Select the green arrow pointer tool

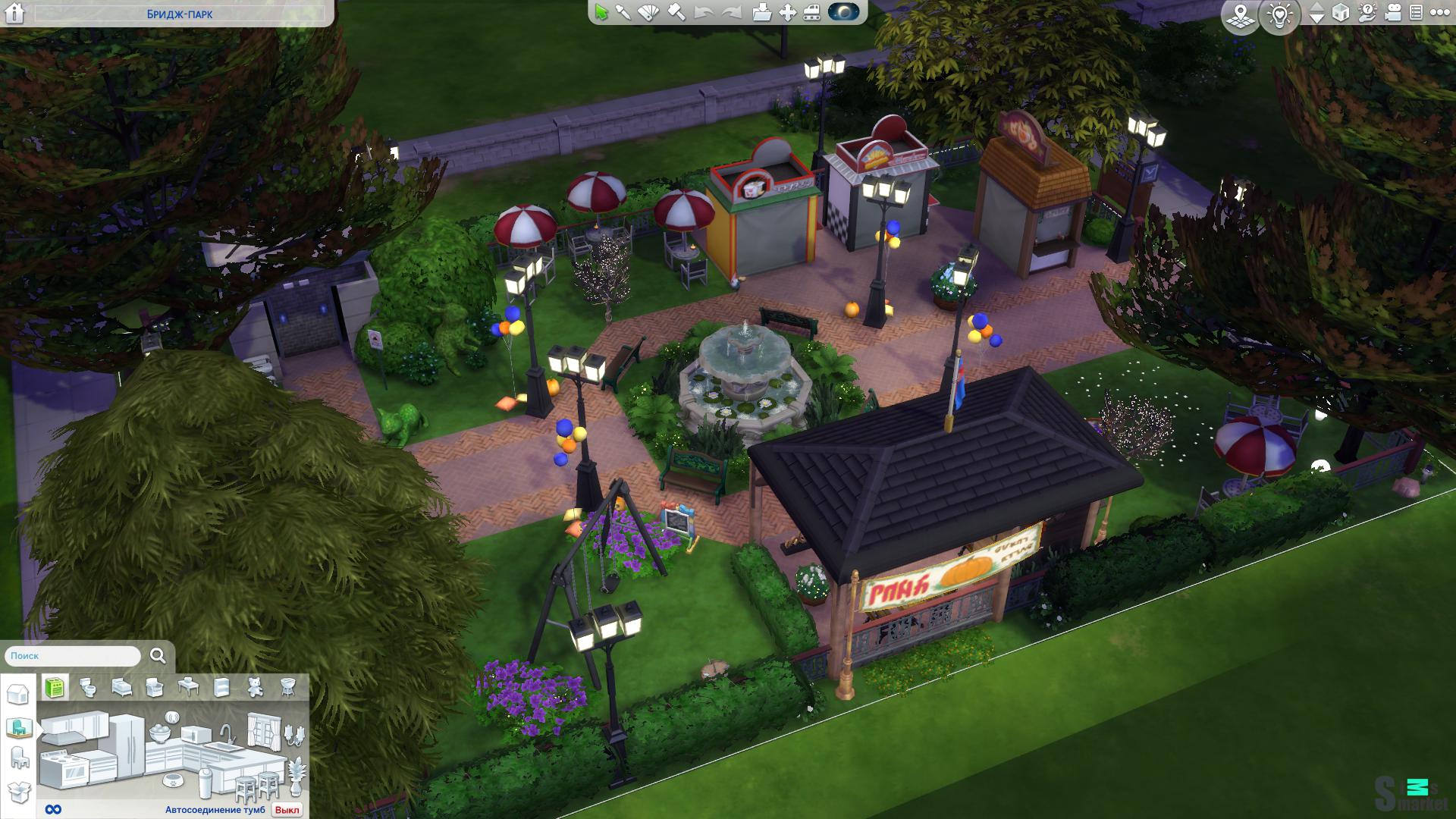click(601, 13)
